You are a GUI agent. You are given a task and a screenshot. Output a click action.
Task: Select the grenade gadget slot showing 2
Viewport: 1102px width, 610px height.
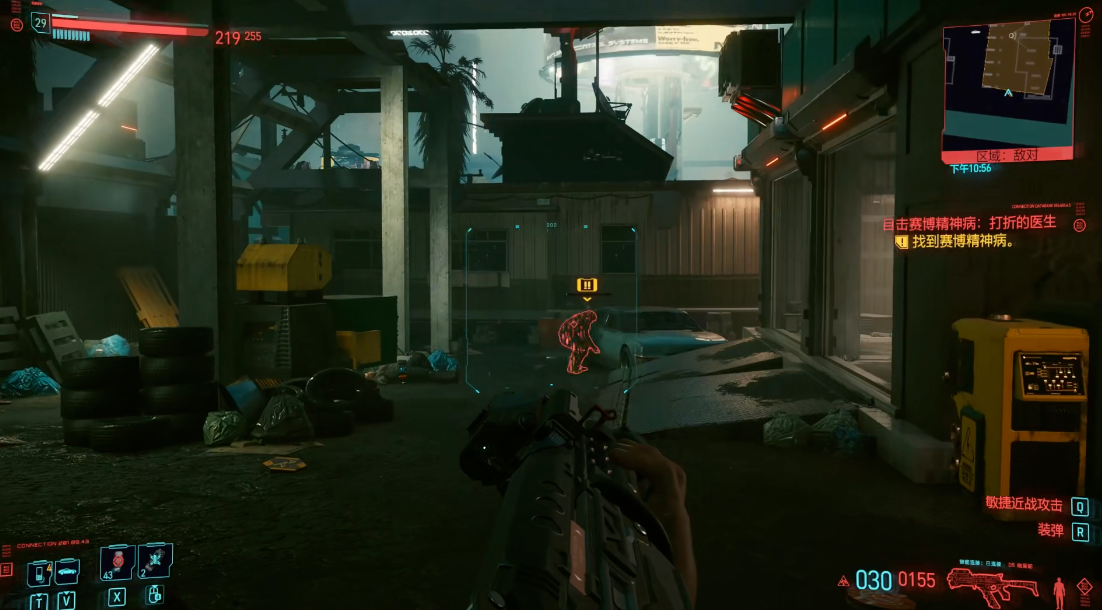point(155,562)
